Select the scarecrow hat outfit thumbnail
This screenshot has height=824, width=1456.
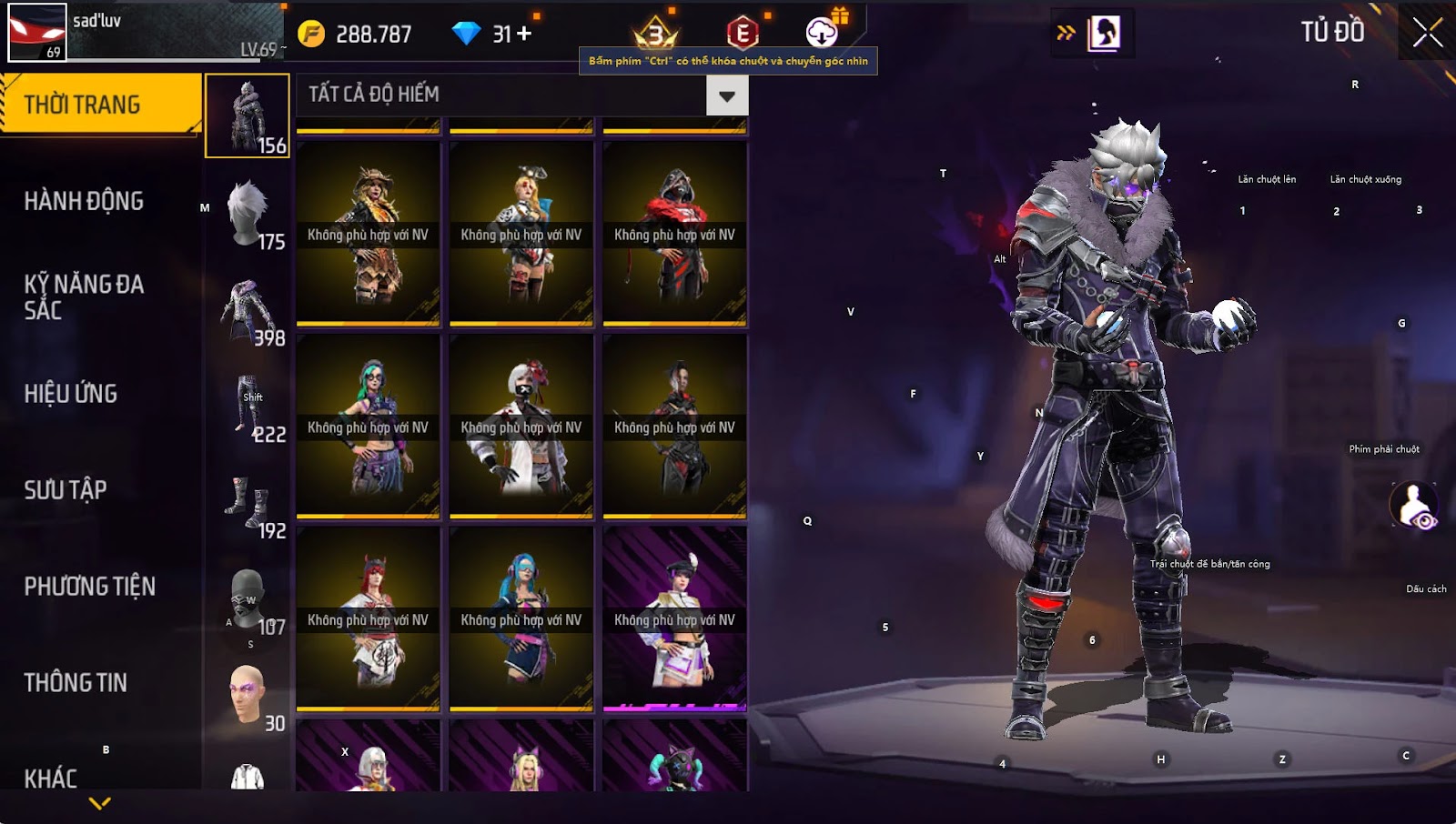click(368, 234)
